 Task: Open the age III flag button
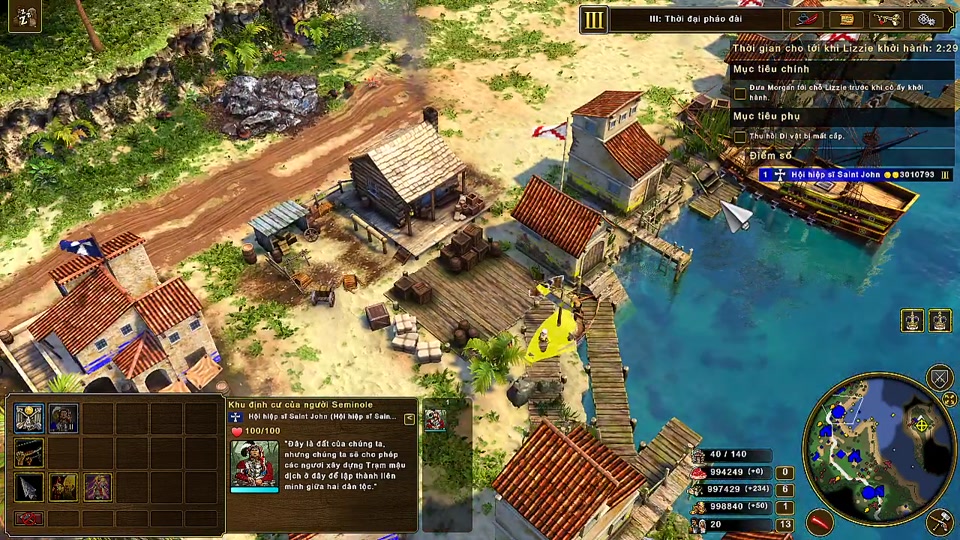(595, 19)
